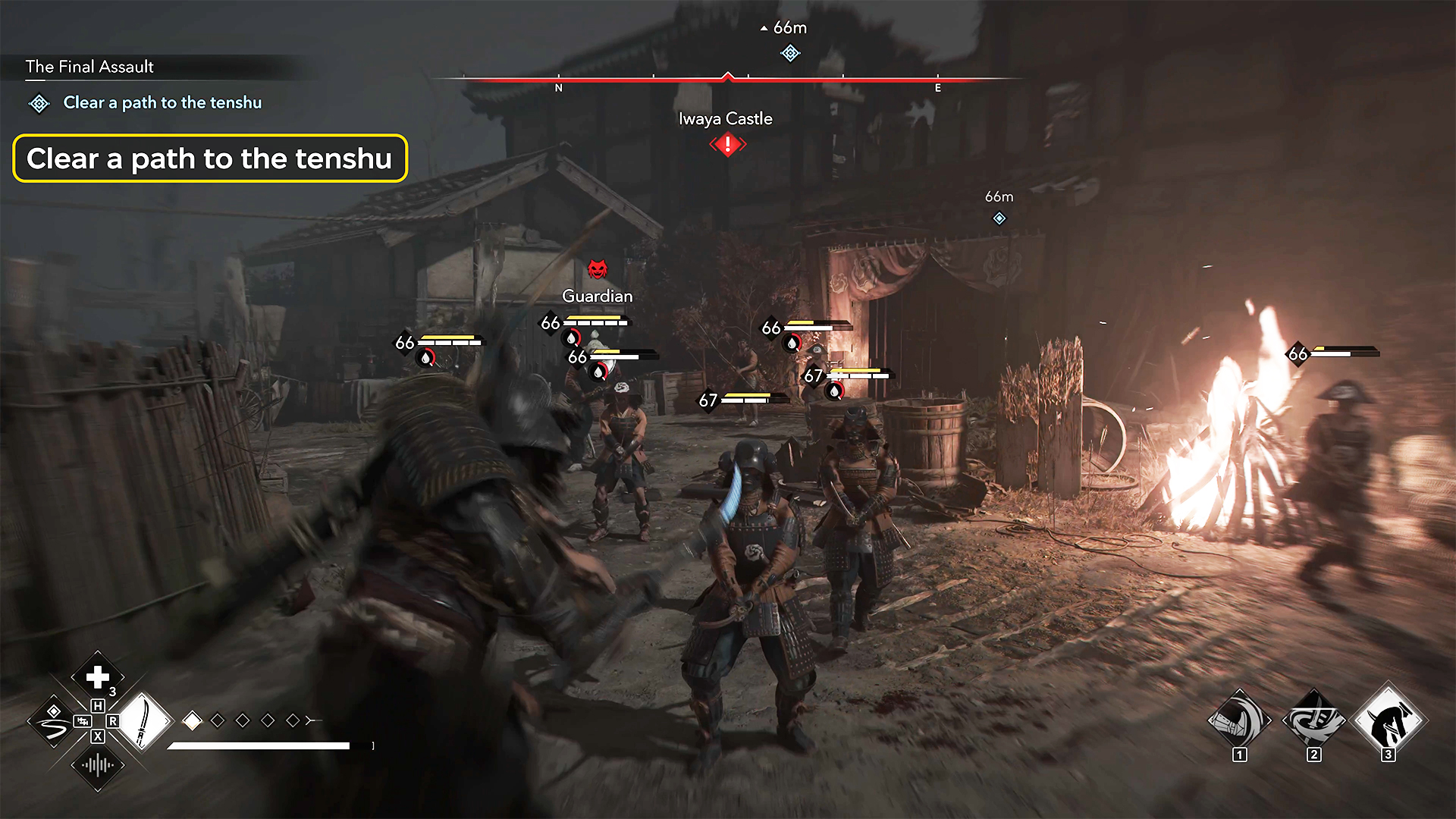Use the kick ability in slot 1
This screenshot has width=1456, height=819.
pos(1239,720)
